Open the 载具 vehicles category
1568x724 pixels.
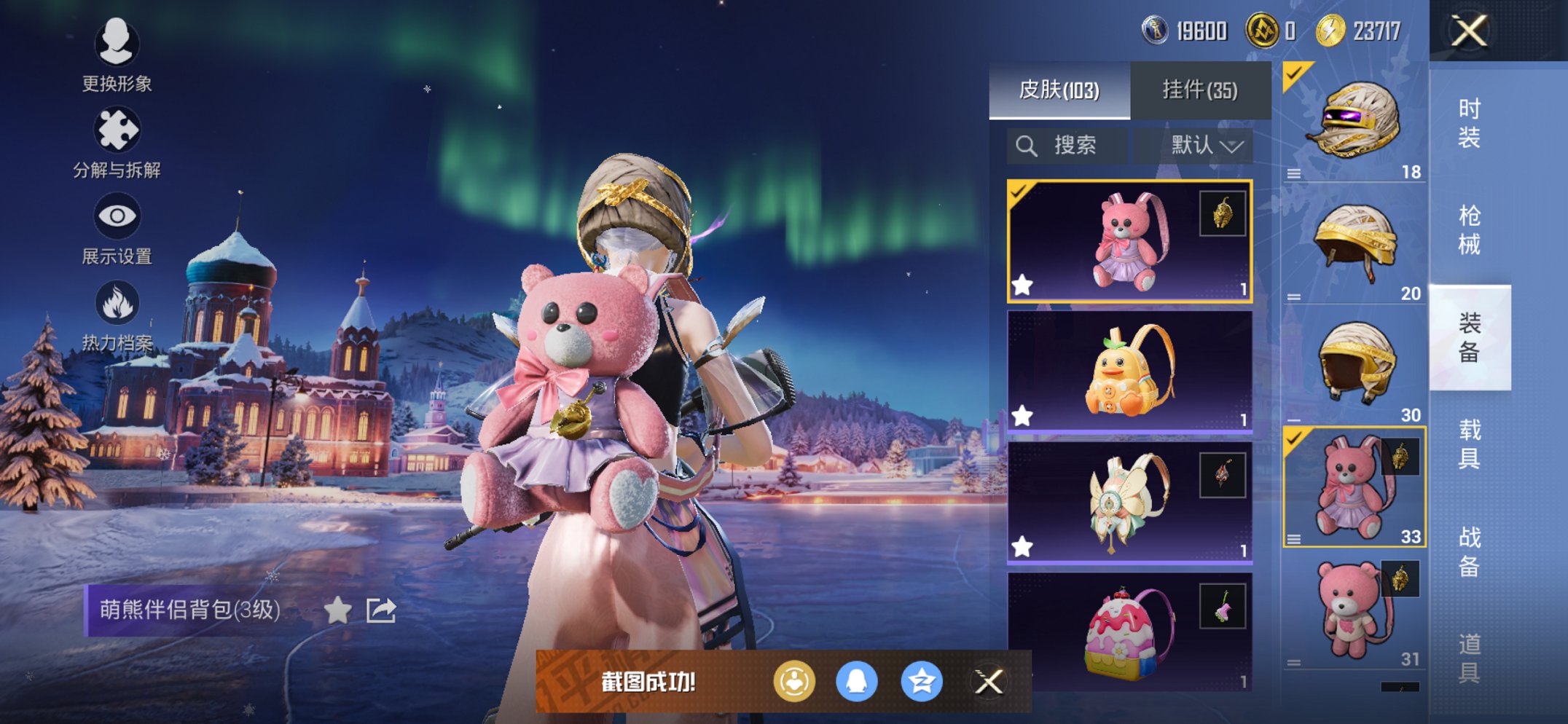tap(1469, 444)
